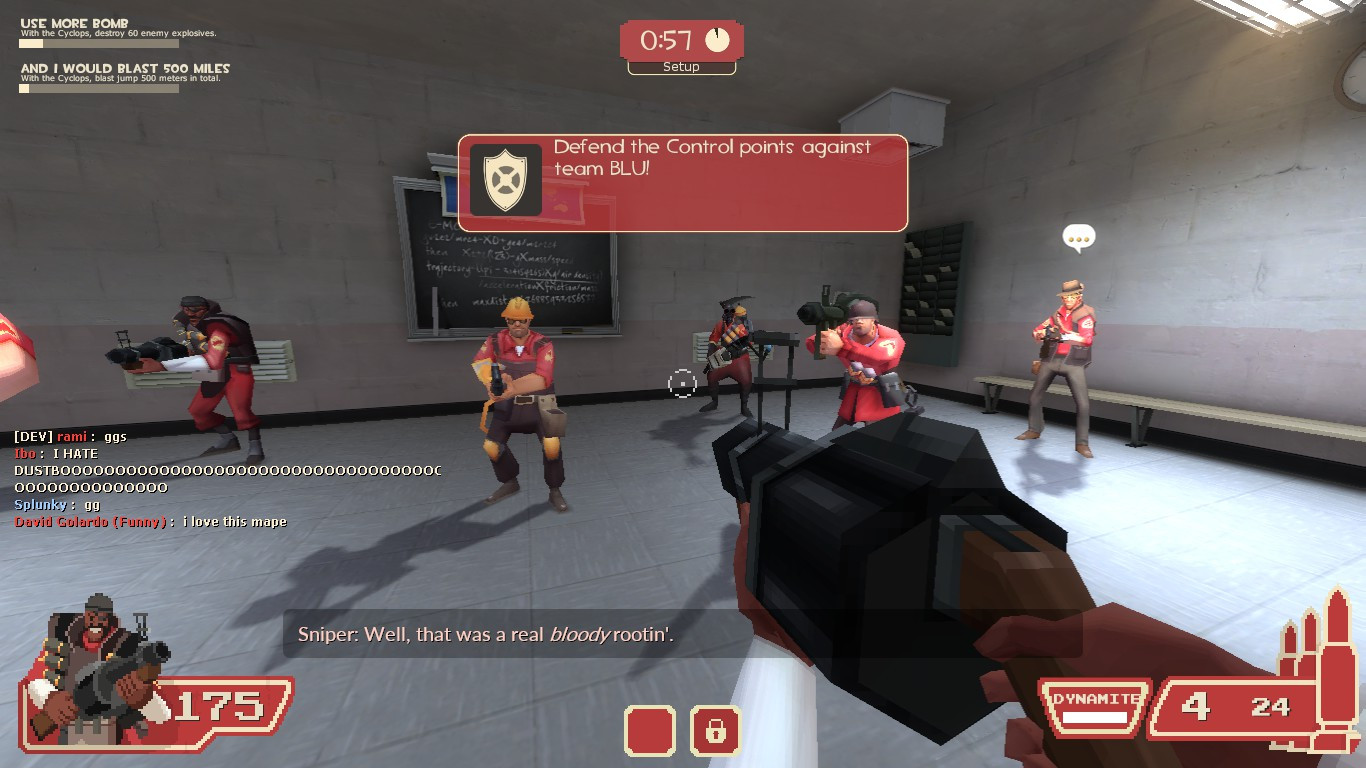This screenshot has width=1366, height=768.
Task: Select the shield icon in the objective banner
Action: point(507,180)
